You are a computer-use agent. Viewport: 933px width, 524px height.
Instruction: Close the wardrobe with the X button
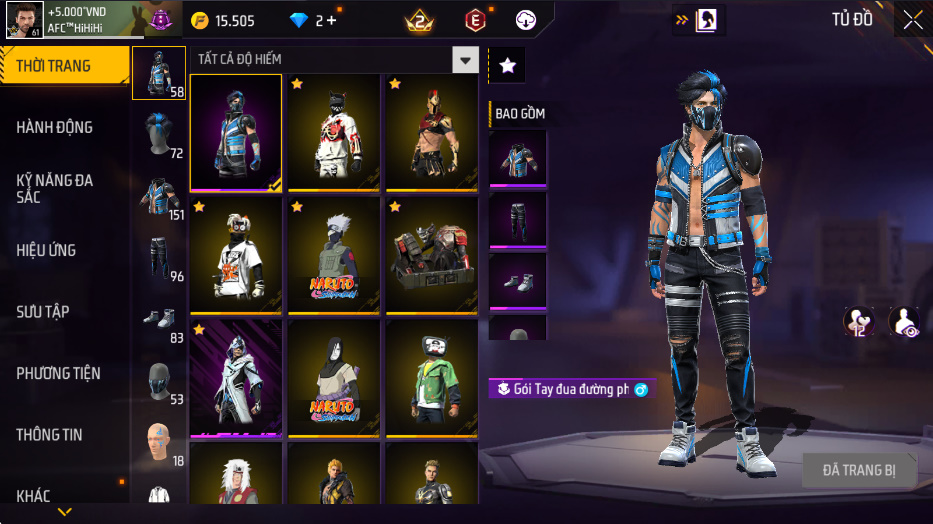[x=912, y=20]
